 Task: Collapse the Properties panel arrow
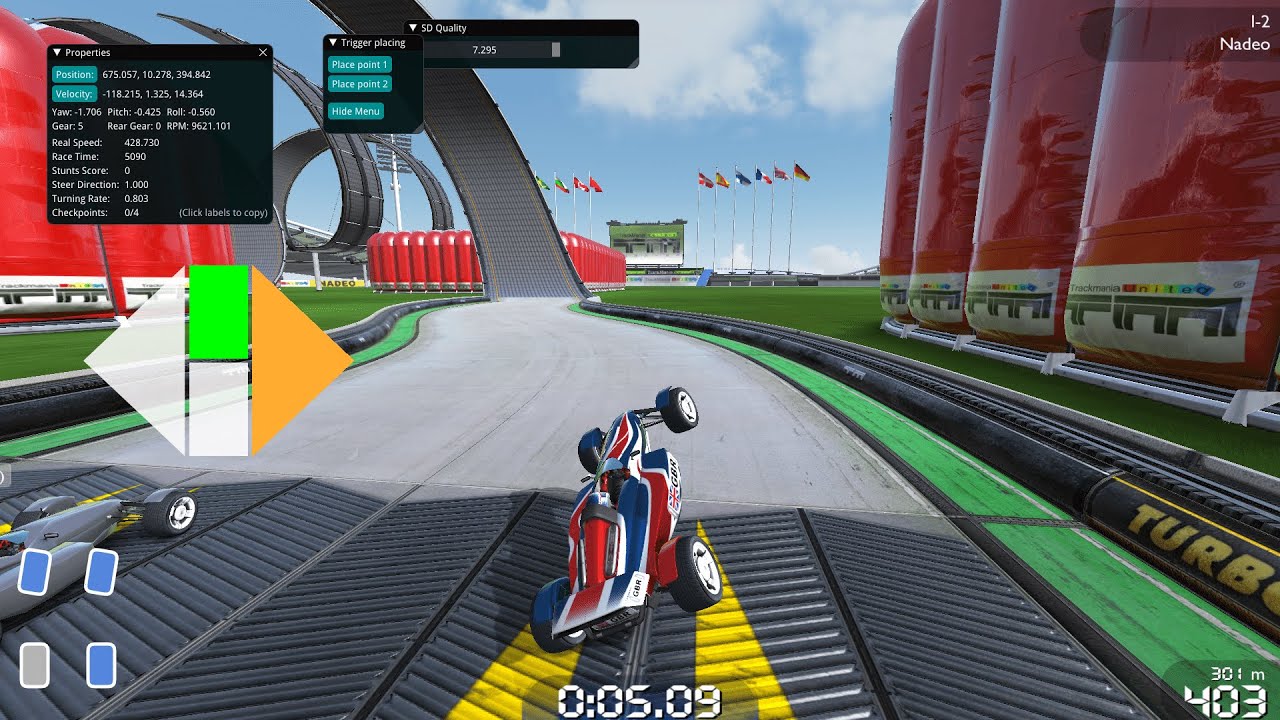tap(57, 52)
